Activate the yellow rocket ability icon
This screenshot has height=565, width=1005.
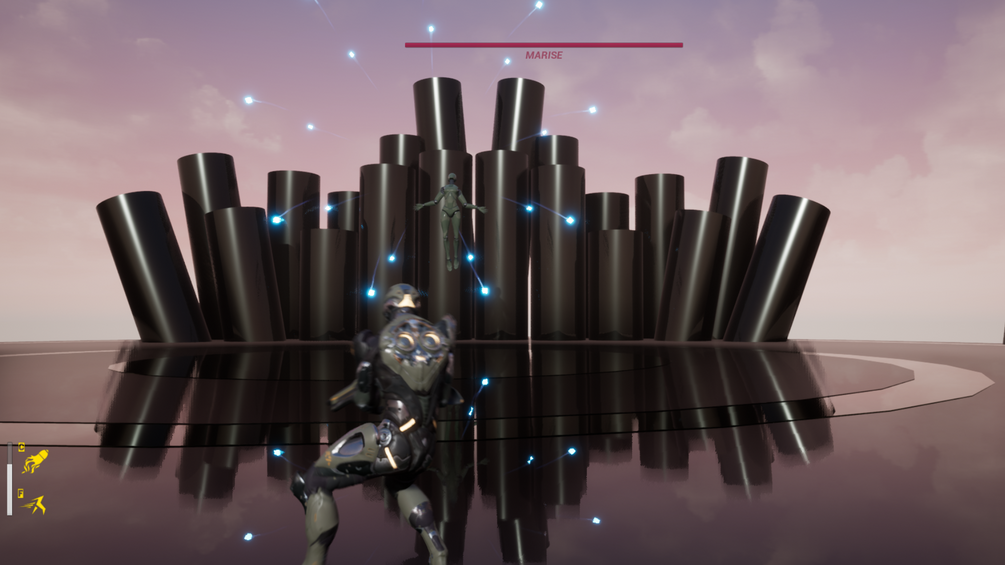35,462
